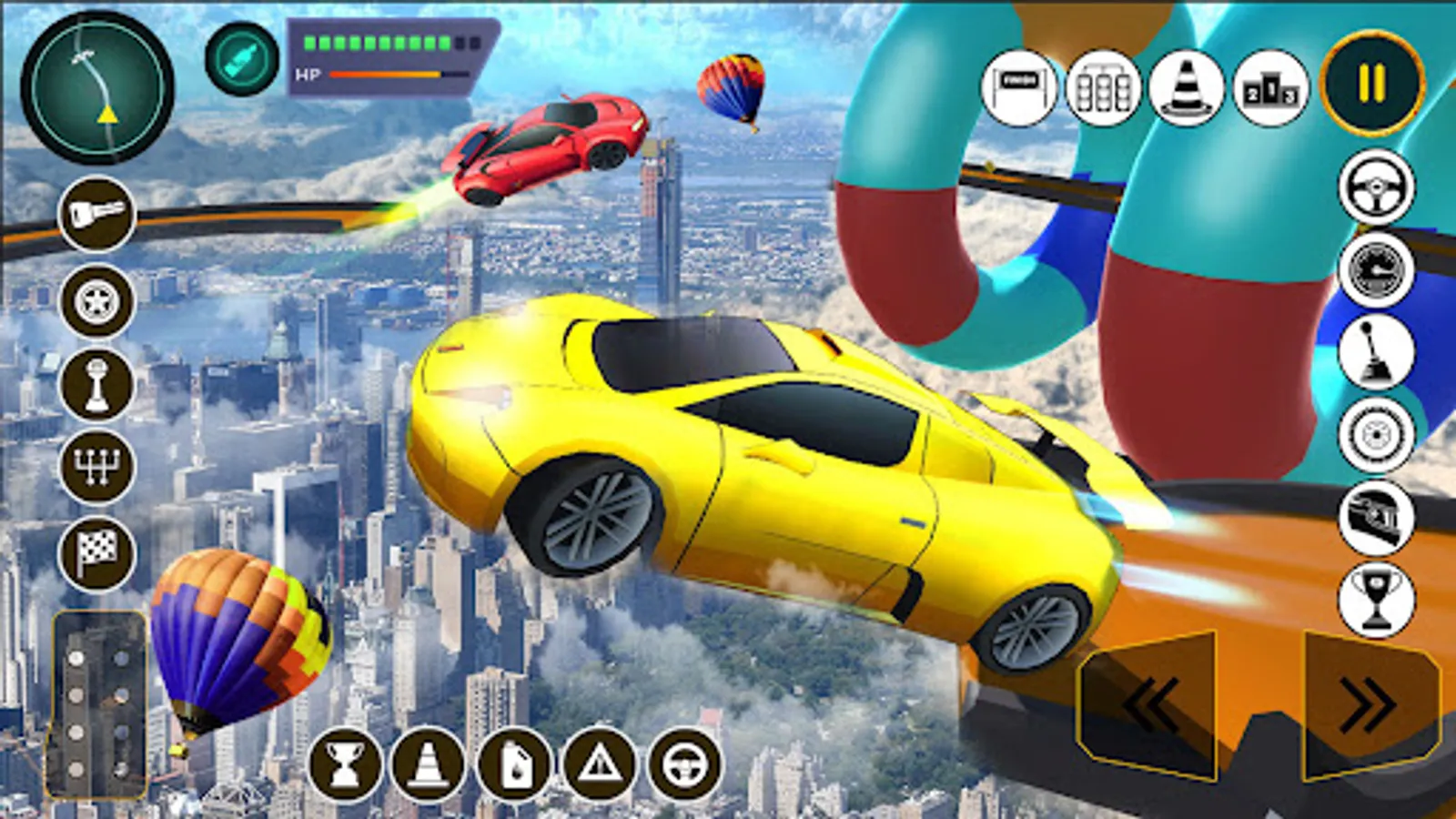Screen dimensions: 1456x819
Task: Tap the car key icon
Action: (x=96, y=215)
